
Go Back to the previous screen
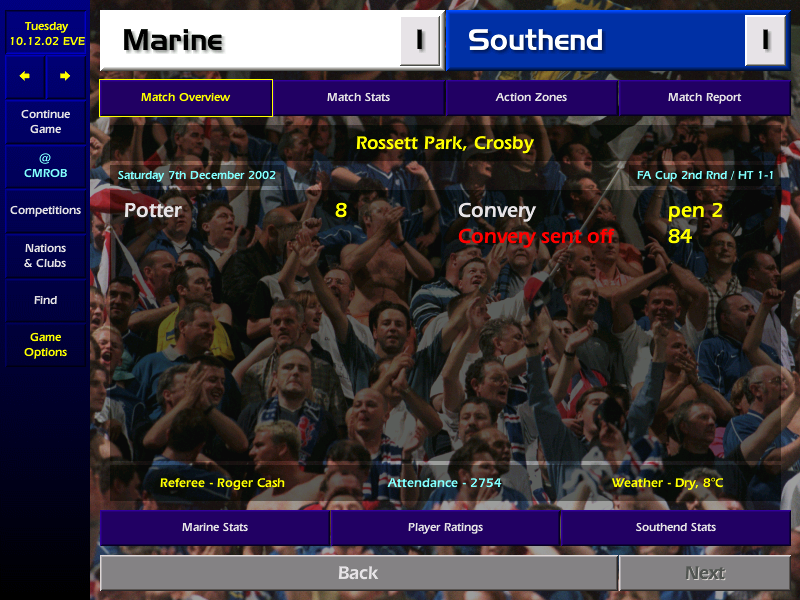(x=358, y=573)
